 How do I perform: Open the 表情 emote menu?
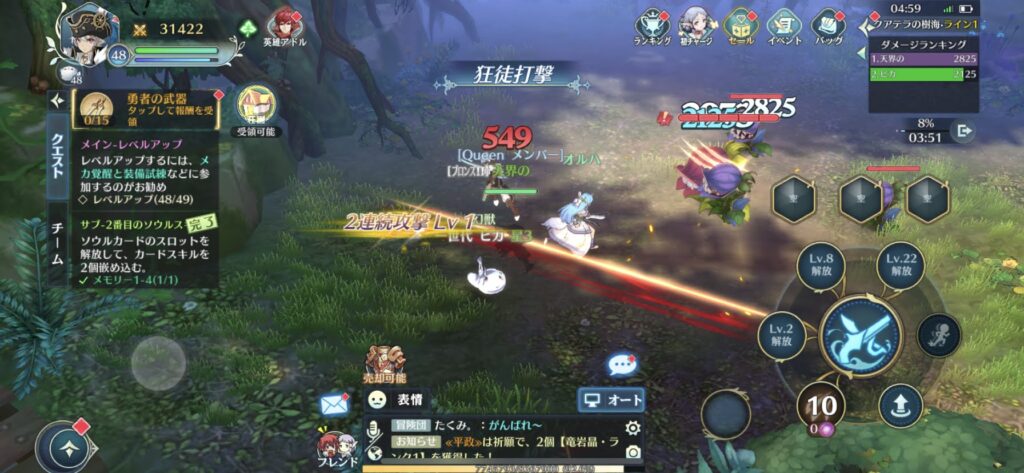pos(398,400)
